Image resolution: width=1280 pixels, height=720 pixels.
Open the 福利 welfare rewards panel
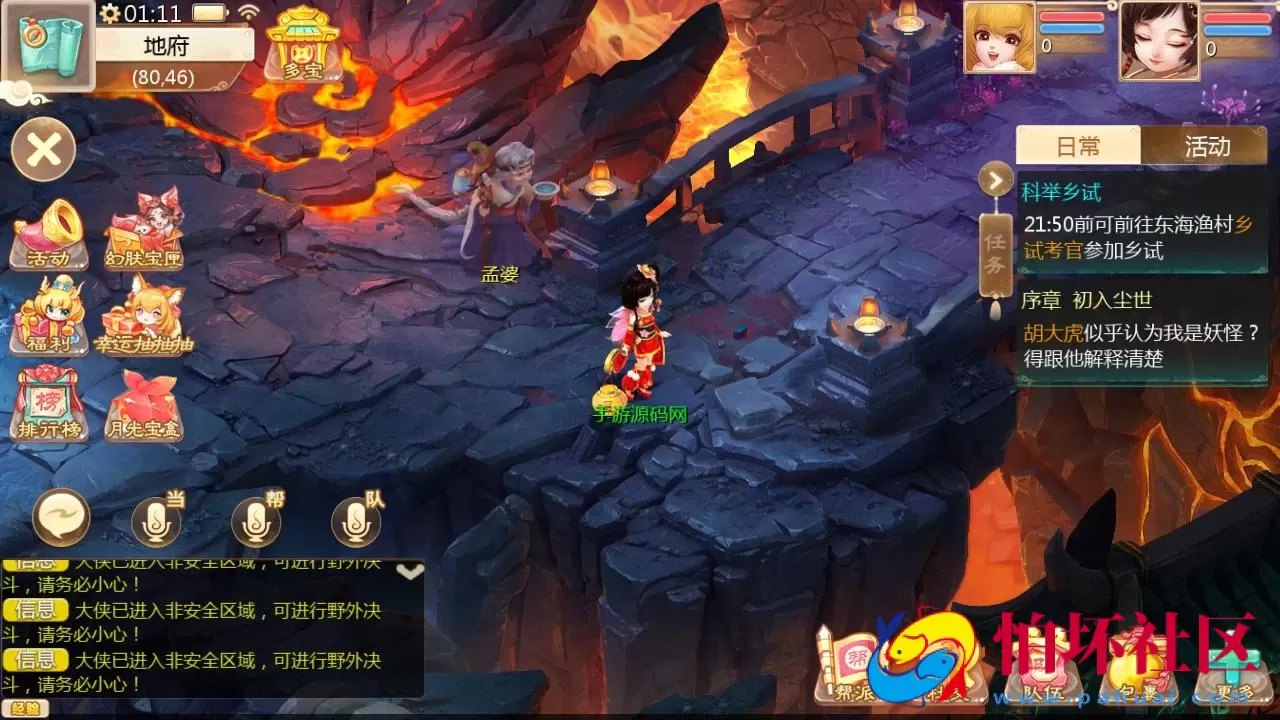47,322
